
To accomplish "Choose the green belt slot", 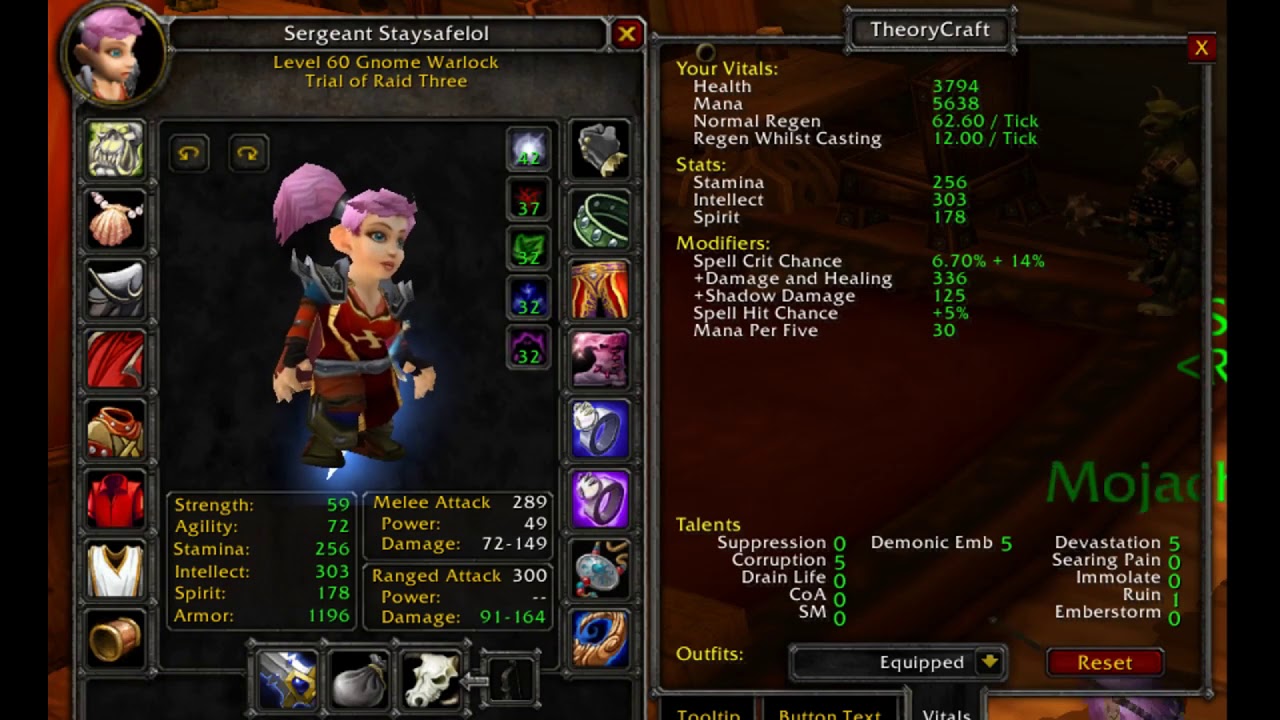I will 600,220.
